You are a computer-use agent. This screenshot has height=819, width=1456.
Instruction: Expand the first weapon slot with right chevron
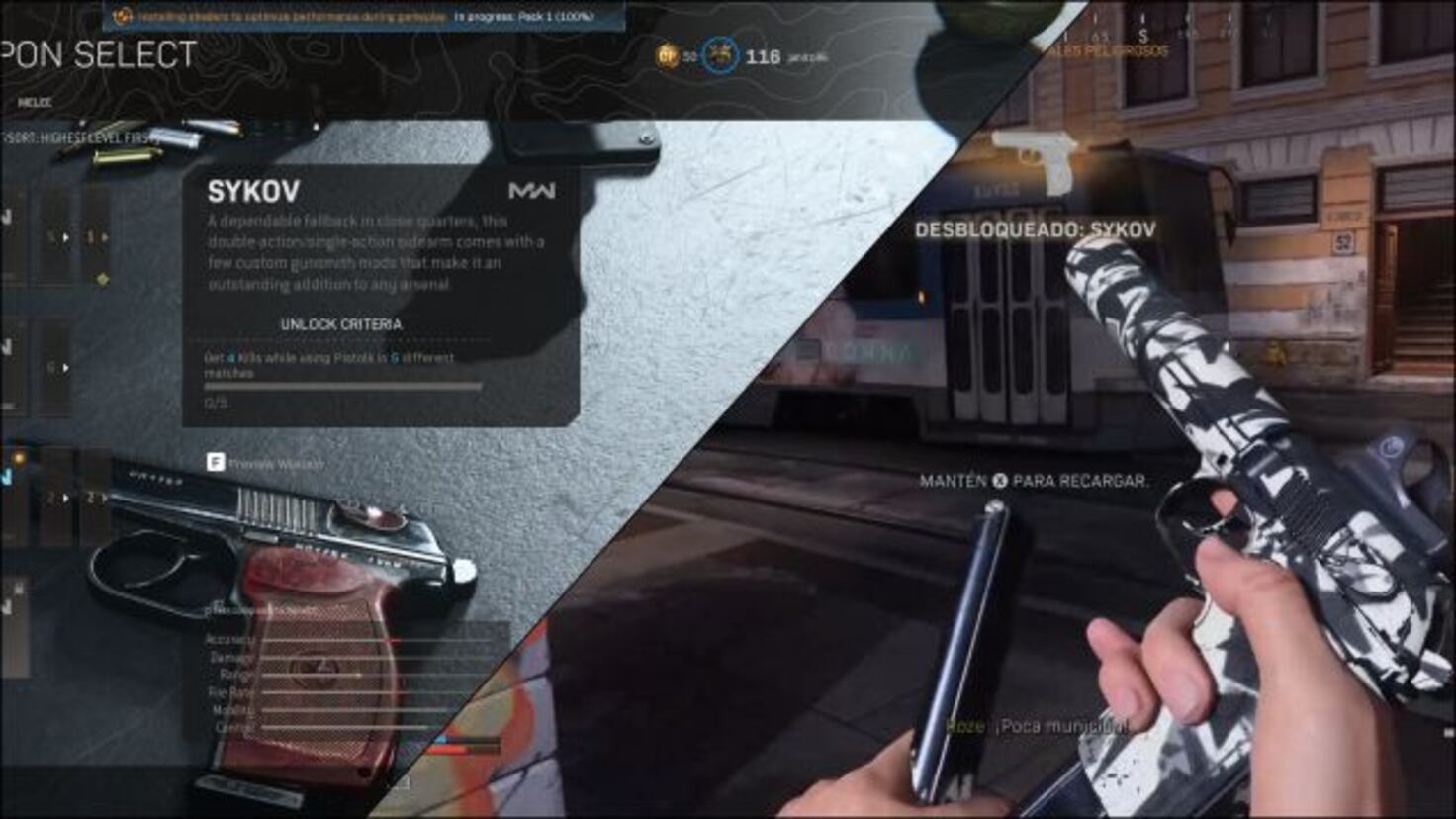[64, 237]
